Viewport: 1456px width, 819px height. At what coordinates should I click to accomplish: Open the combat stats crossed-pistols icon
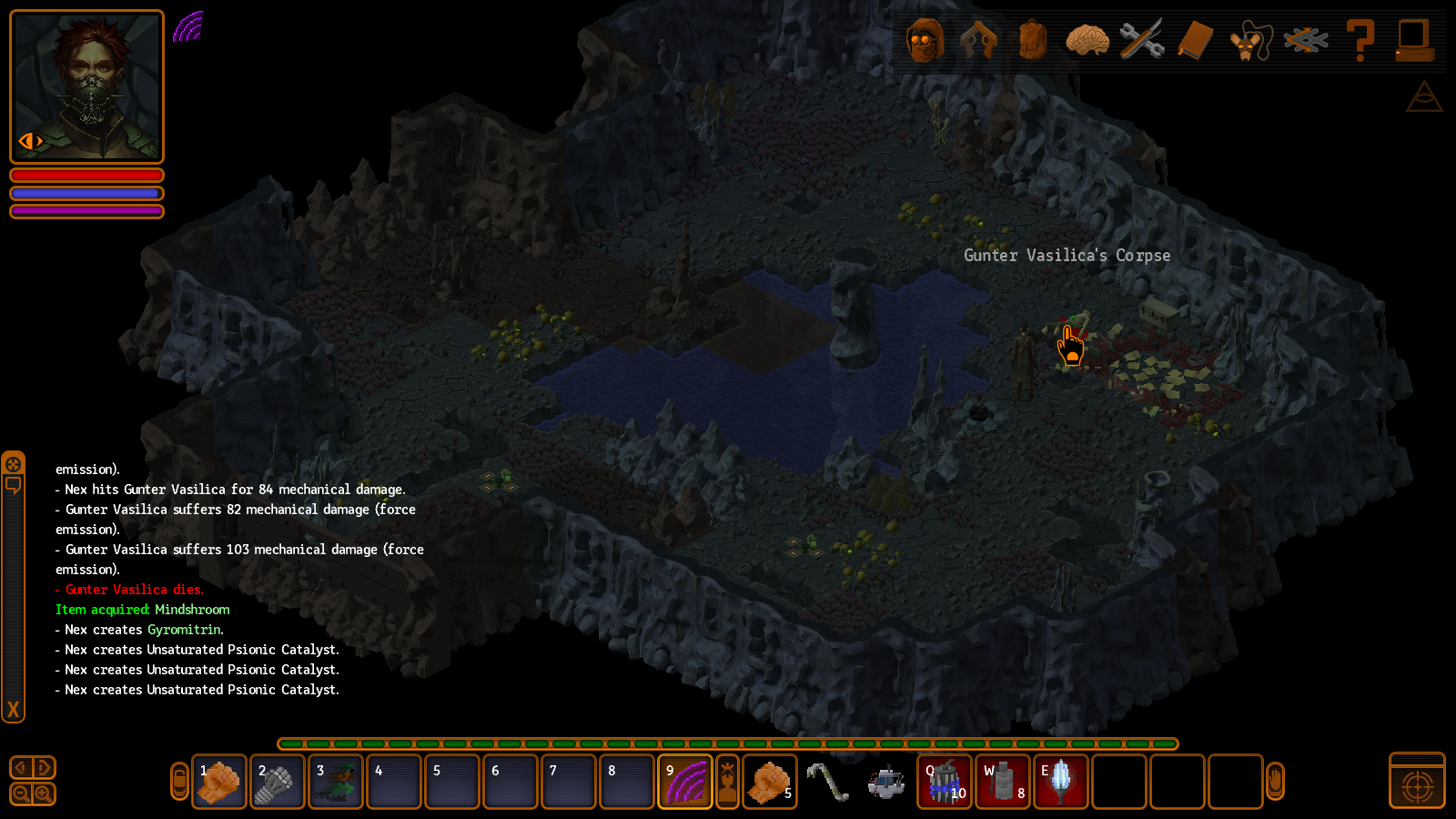978,41
